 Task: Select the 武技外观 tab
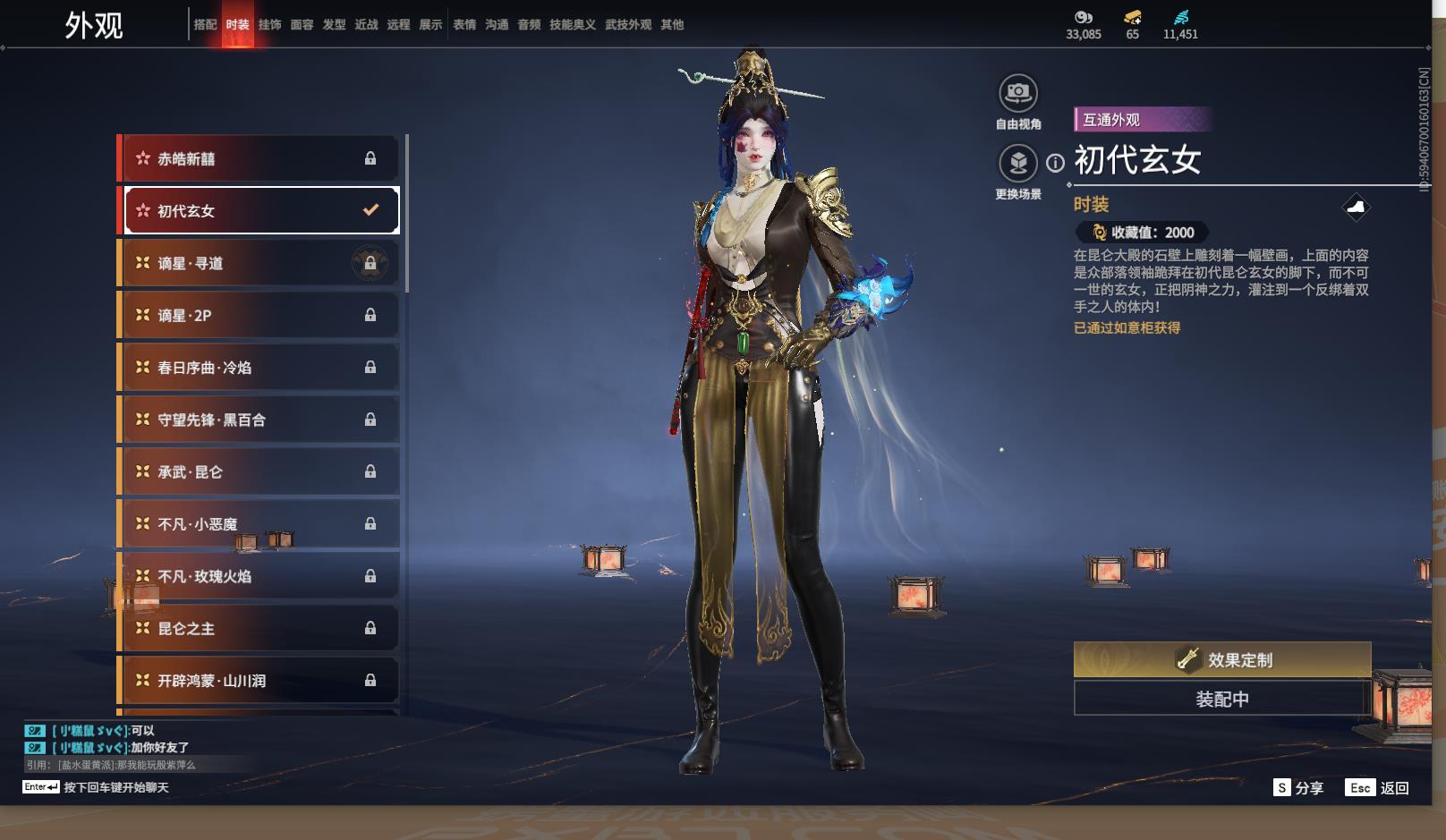point(627,25)
